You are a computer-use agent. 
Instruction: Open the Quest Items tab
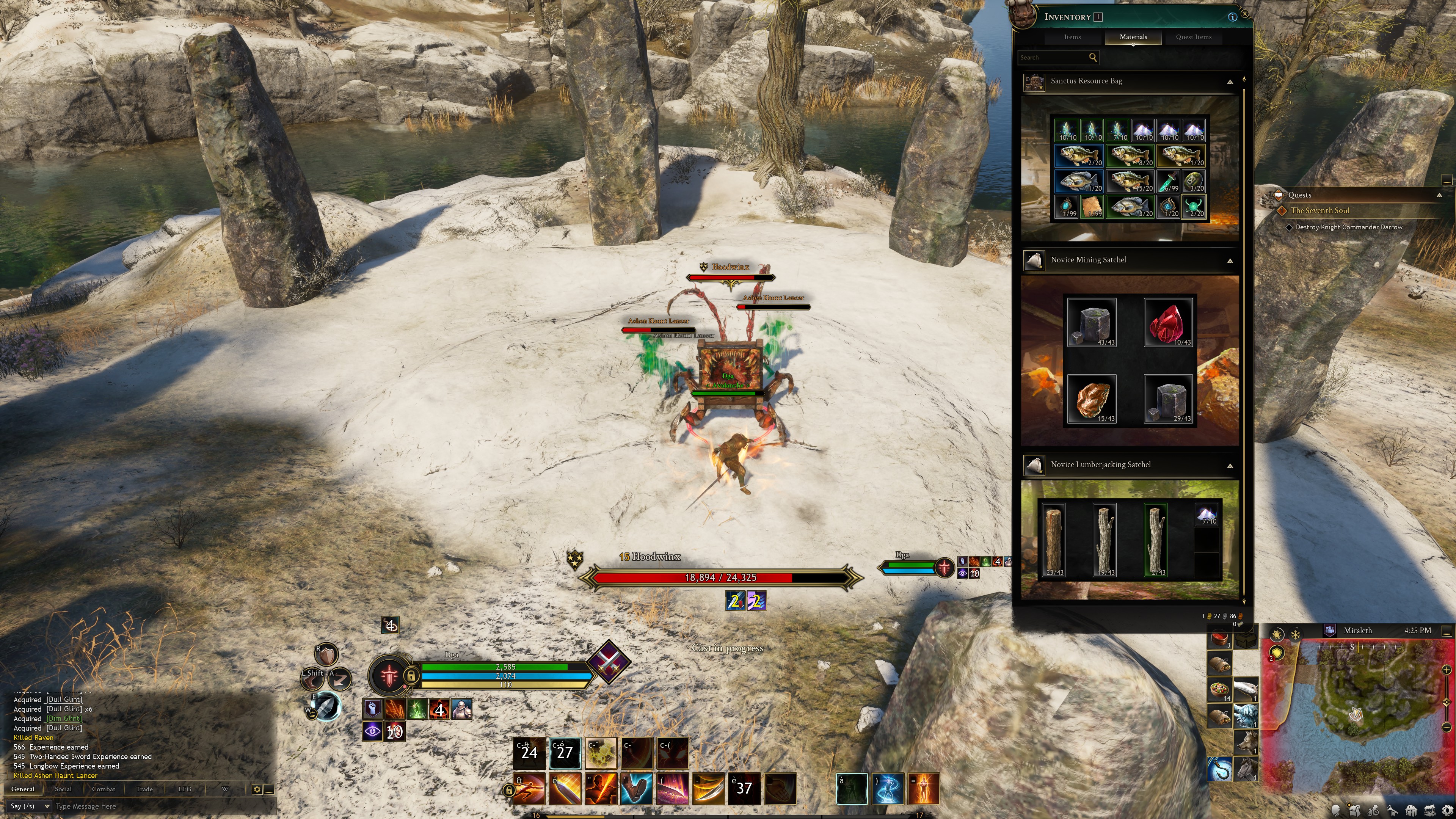tap(1193, 37)
